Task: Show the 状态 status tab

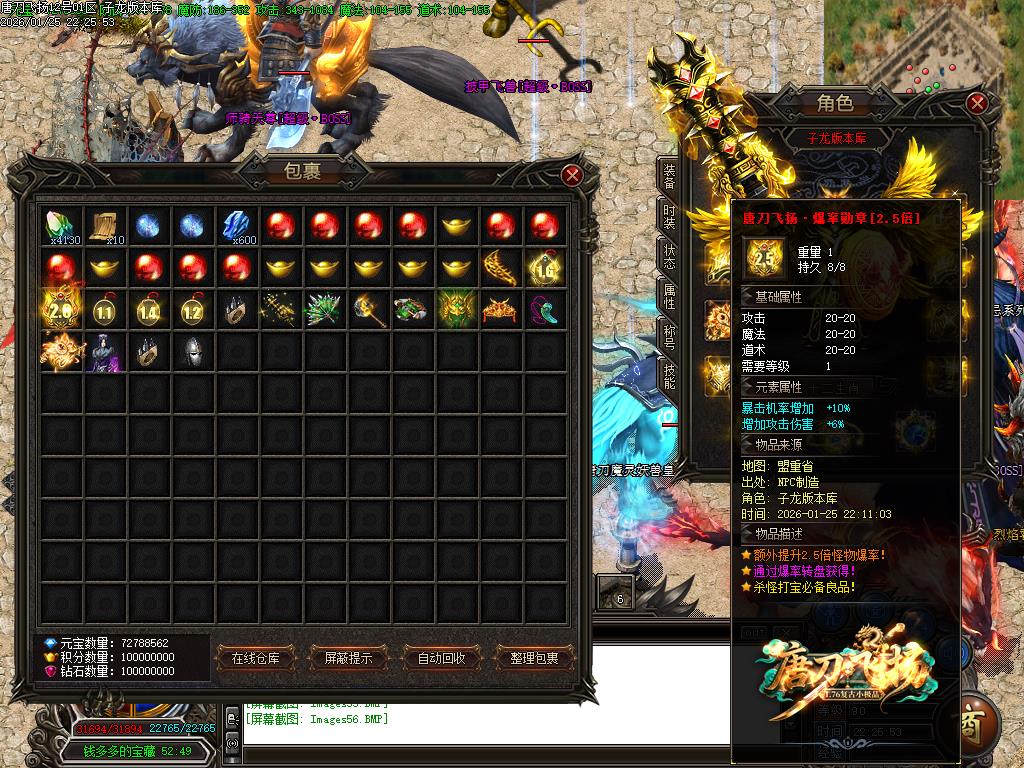Action: [x=669, y=254]
